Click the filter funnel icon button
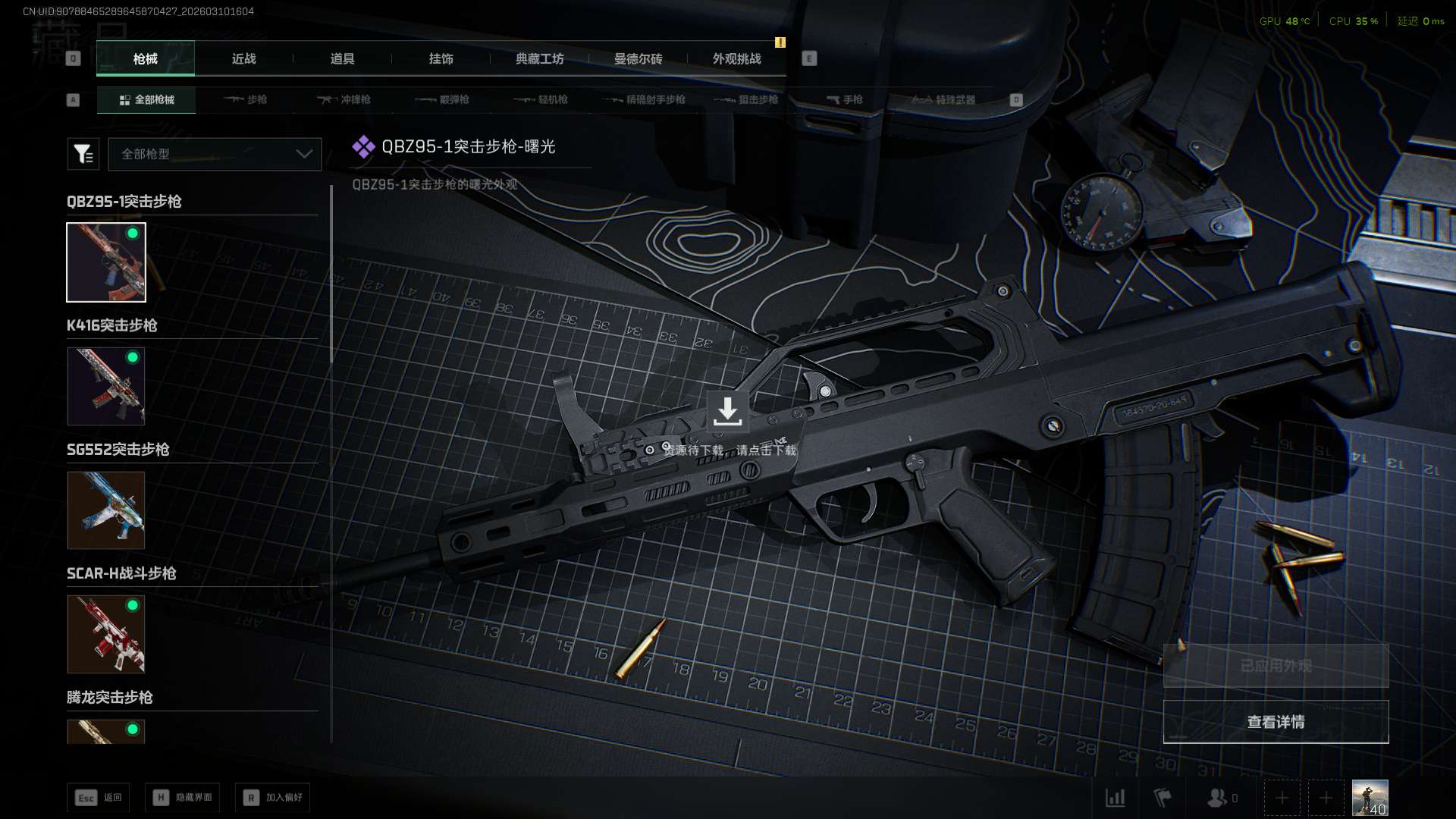1456x819 pixels. [83, 154]
